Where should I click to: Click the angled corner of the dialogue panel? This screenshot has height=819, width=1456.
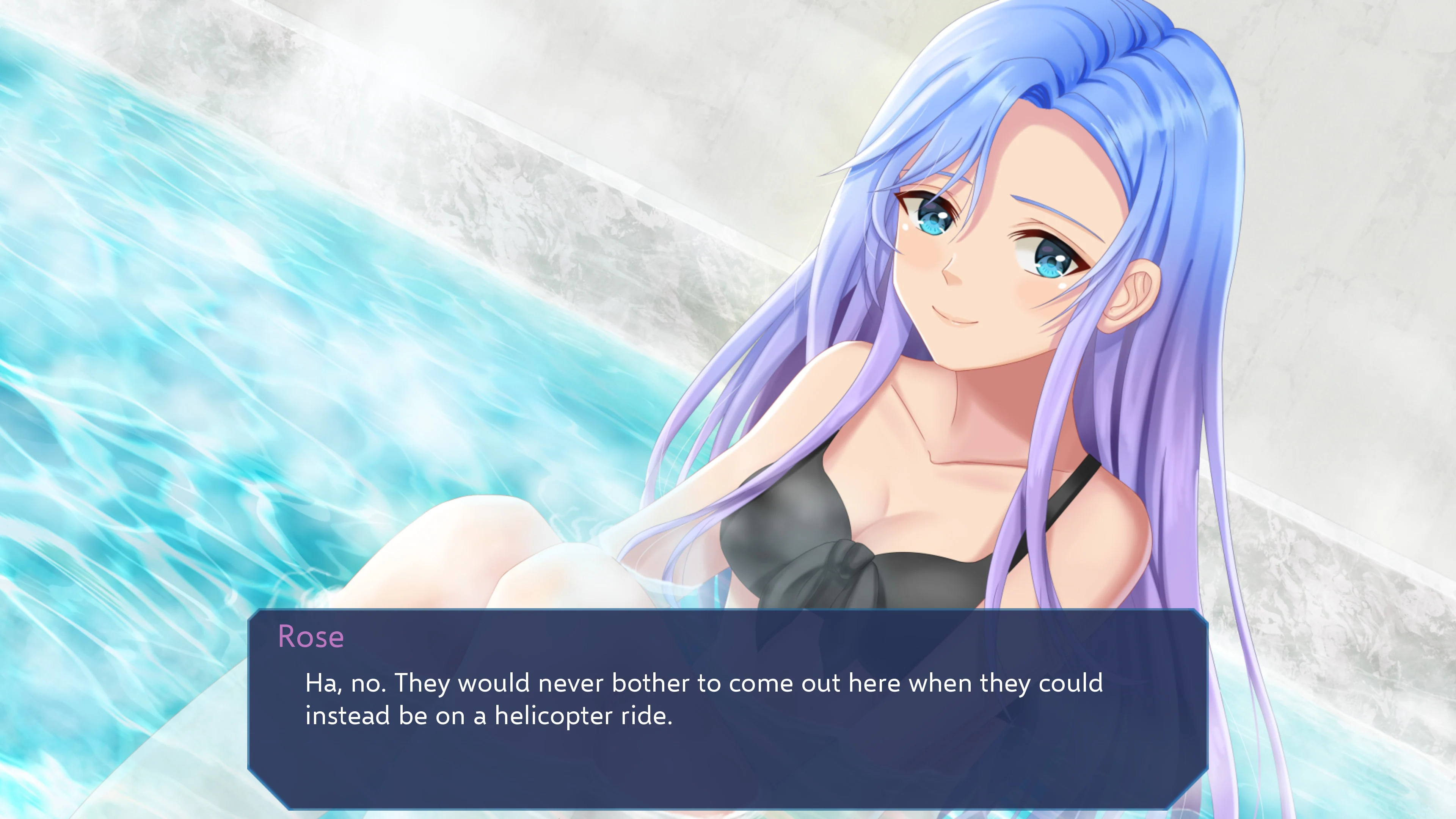pos(266,791)
